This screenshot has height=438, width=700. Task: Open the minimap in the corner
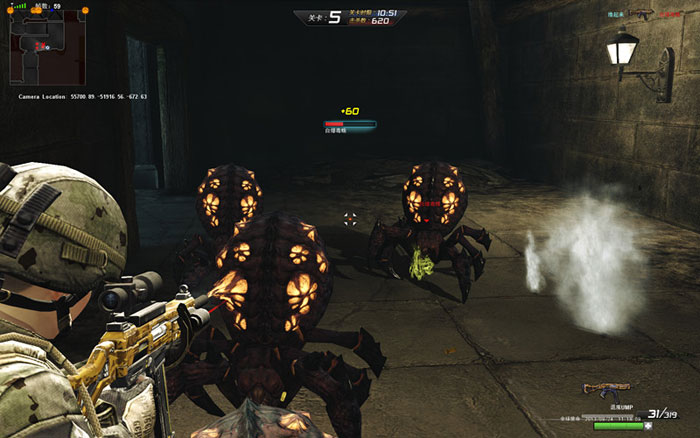pos(38,48)
